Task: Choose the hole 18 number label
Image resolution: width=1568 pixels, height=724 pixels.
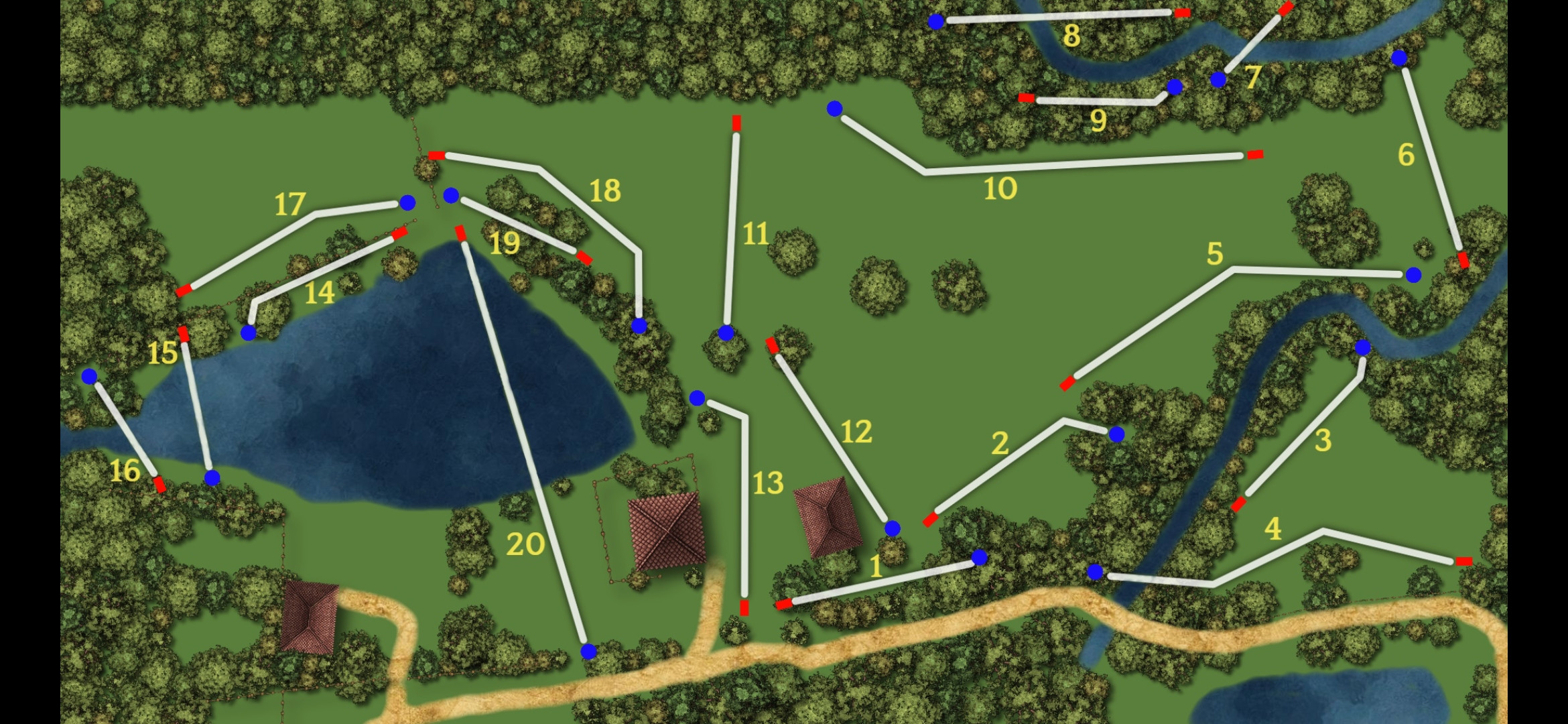Action: coord(604,190)
